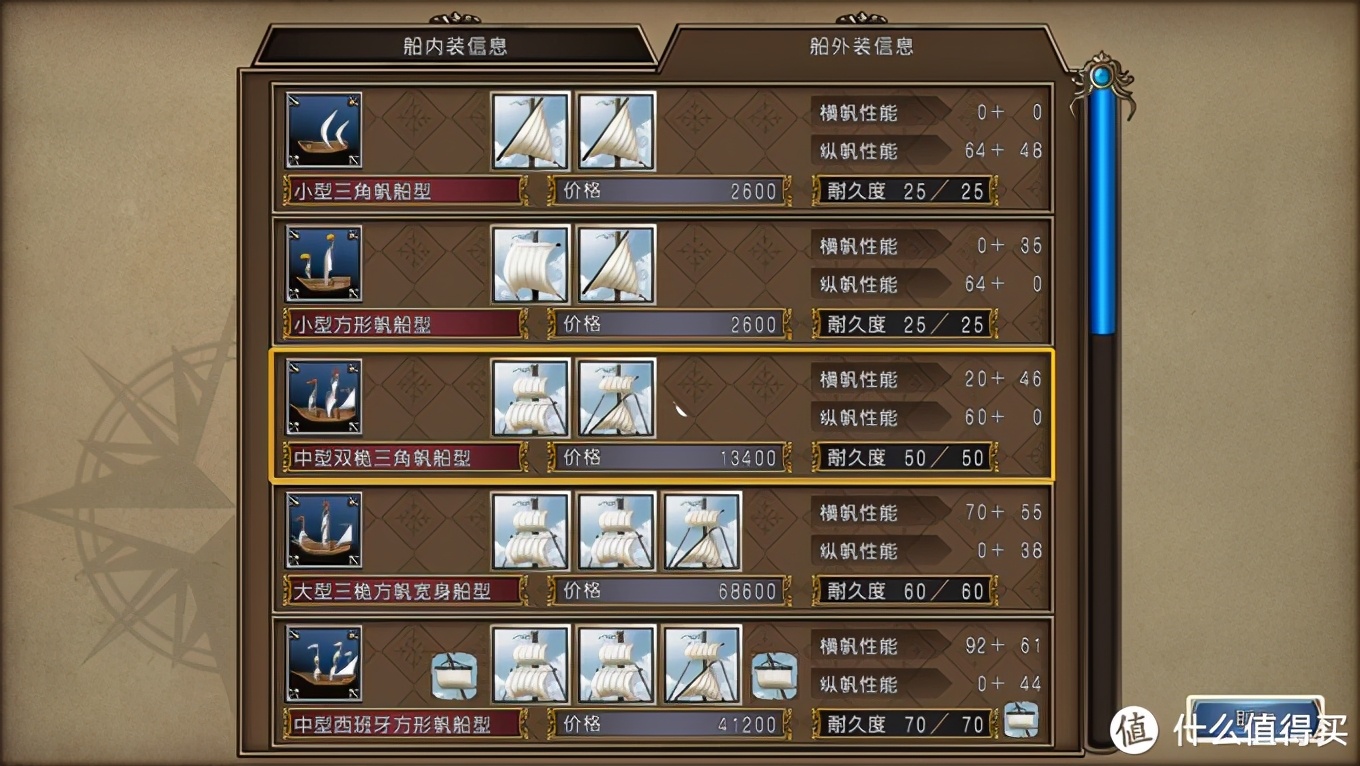Switch to the 船内装信息 tab
This screenshot has width=1360, height=766.
click(x=457, y=45)
